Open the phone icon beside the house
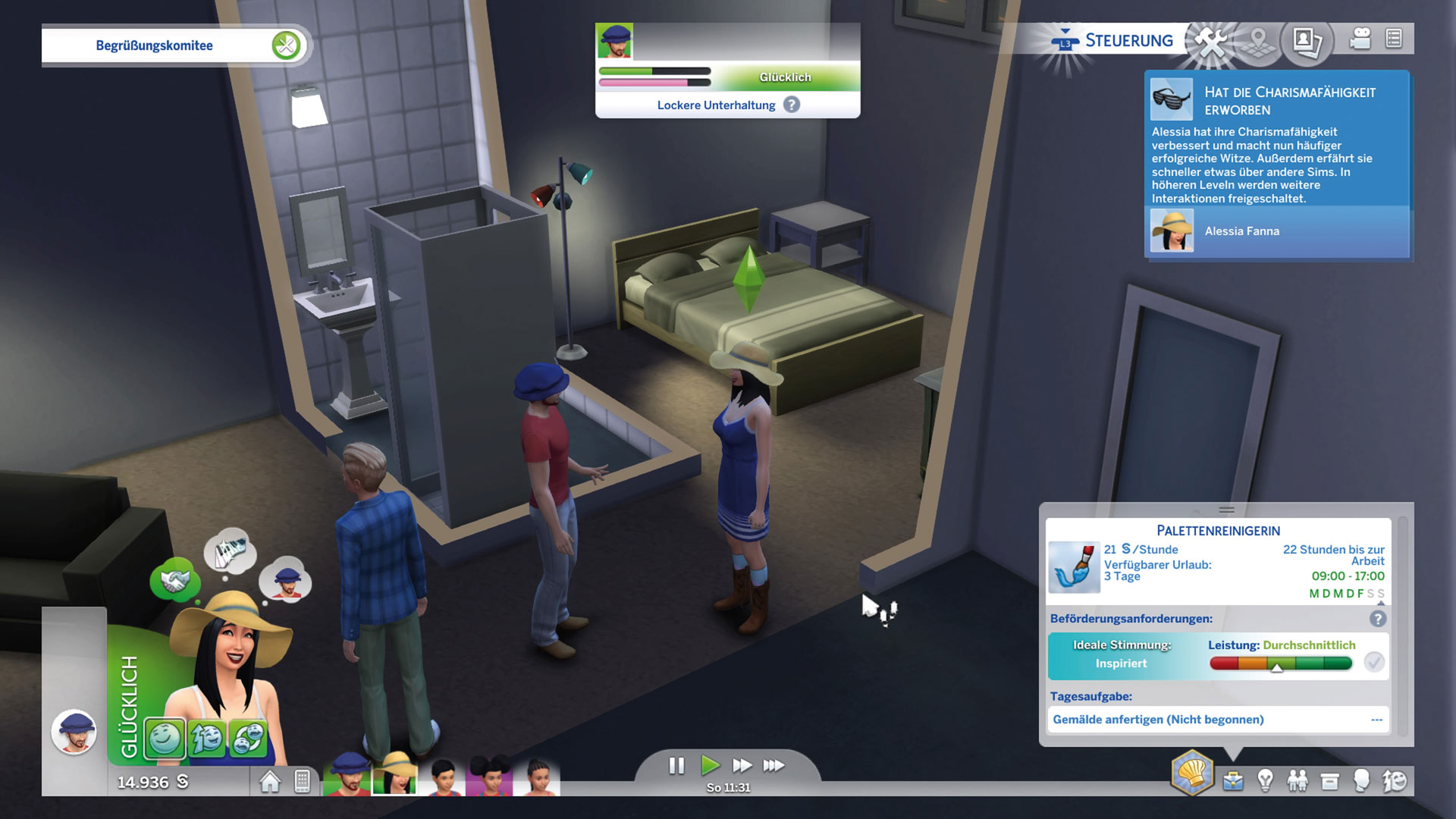Screen dimensions: 1456x819 (x=302, y=781)
